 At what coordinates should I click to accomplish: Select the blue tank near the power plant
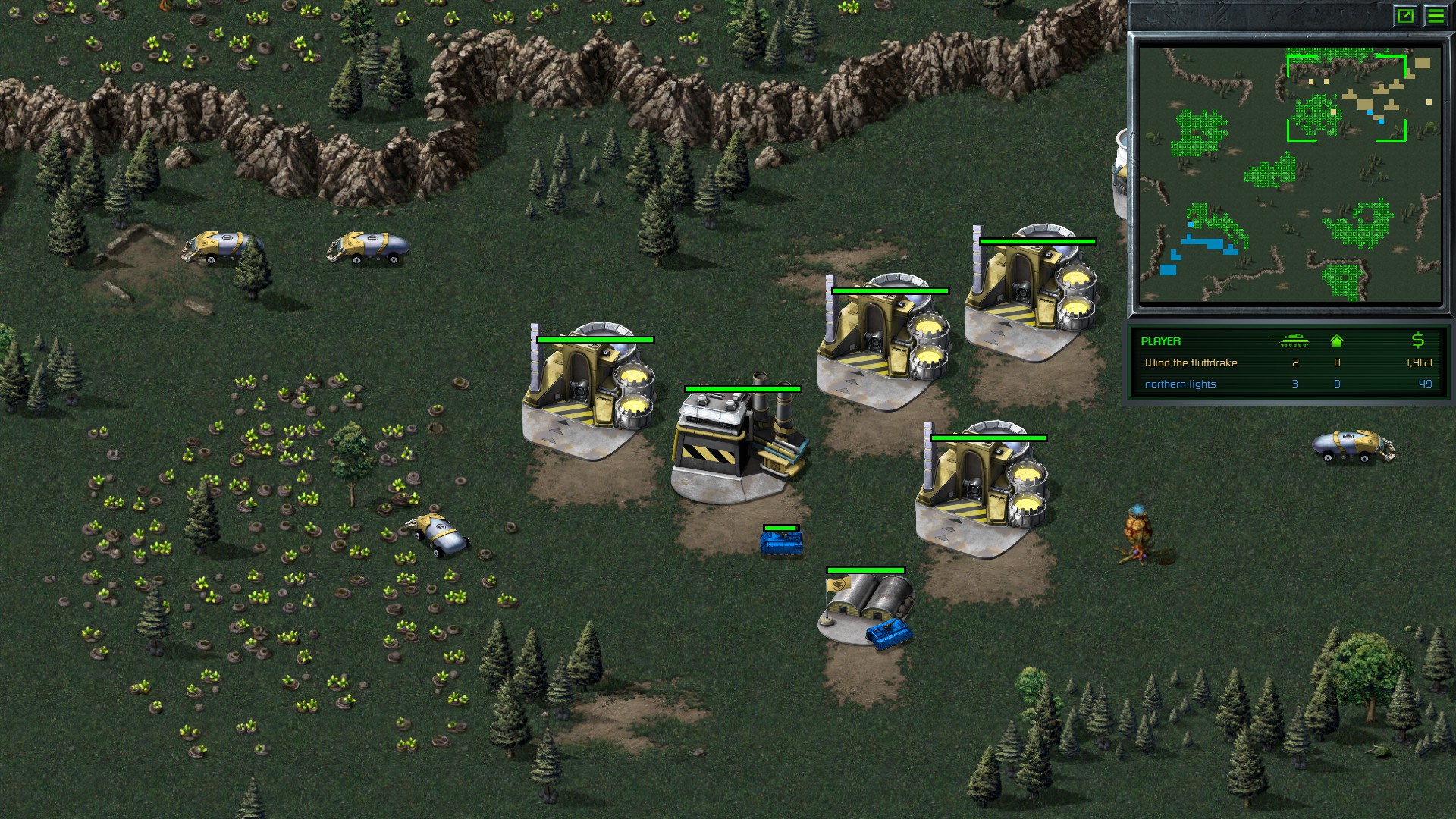pyautogui.click(x=781, y=544)
